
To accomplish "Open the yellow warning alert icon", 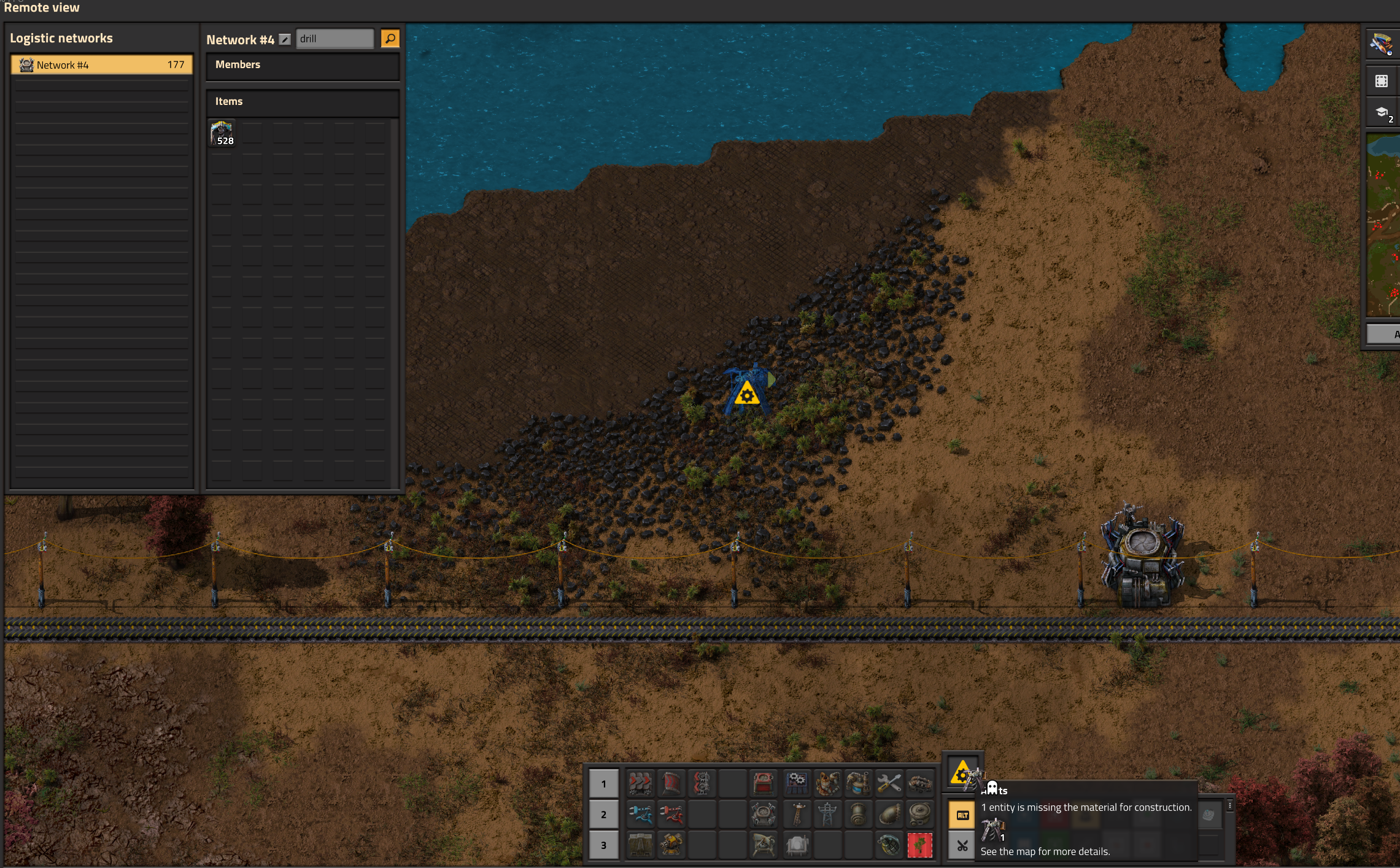I will click(962, 773).
